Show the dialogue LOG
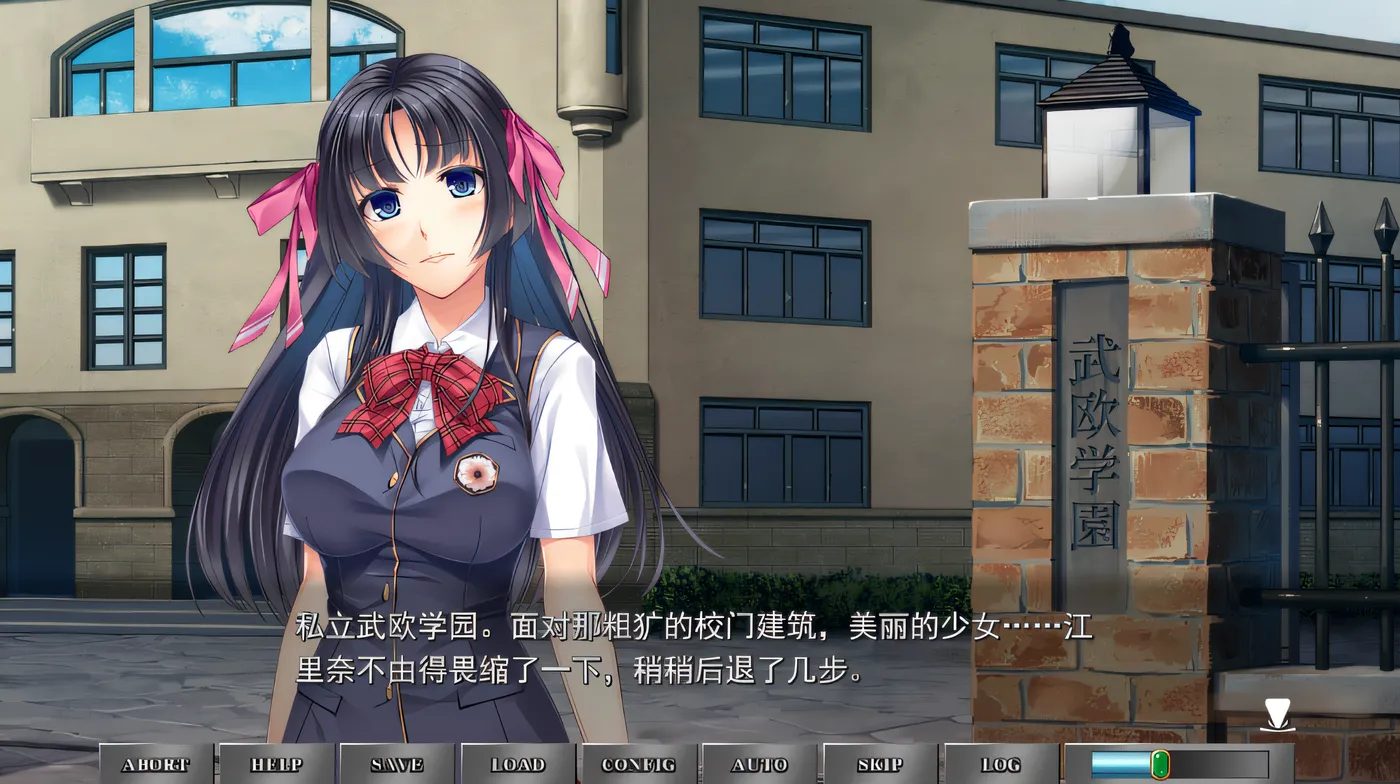 [1001, 765]
